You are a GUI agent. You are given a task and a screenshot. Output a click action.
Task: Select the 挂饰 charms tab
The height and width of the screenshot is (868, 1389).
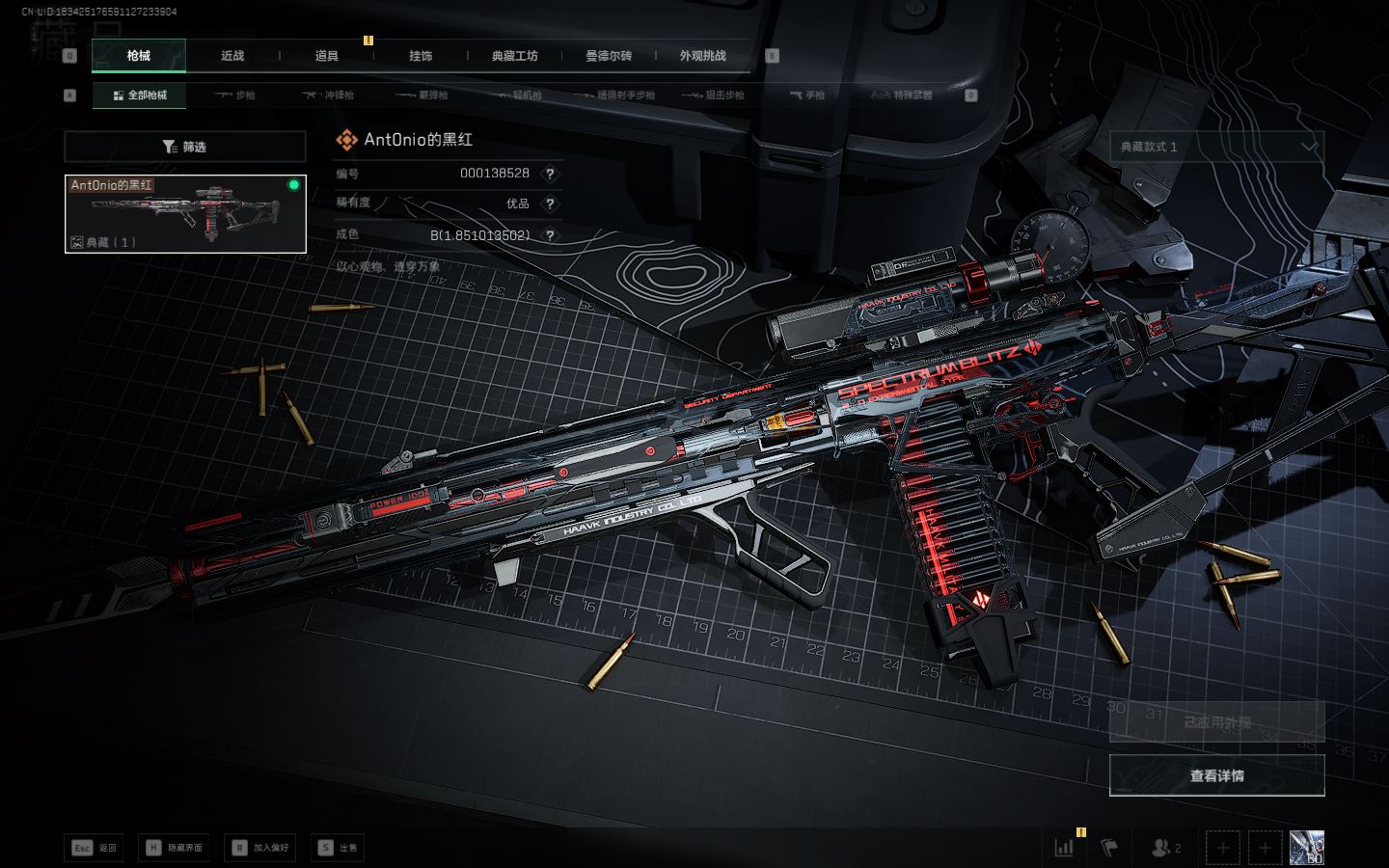coord(421,56)
